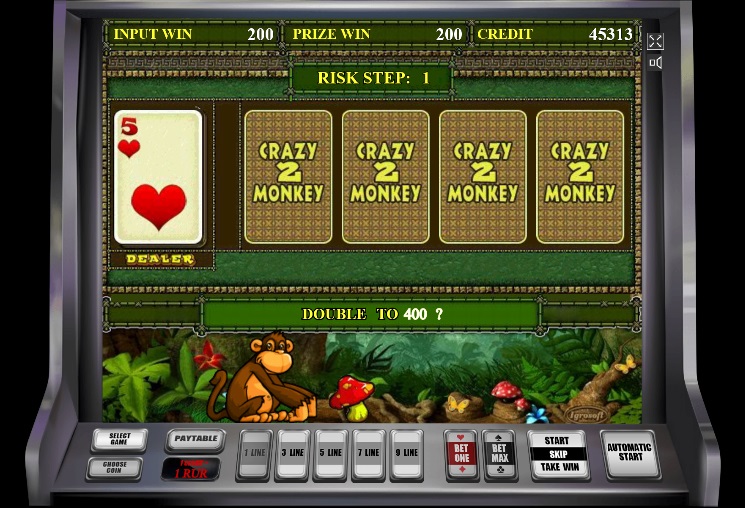Viewport: 745px width, 508px height.
Task: Hit the Bet Max button
Action: [x=499, y=455]
